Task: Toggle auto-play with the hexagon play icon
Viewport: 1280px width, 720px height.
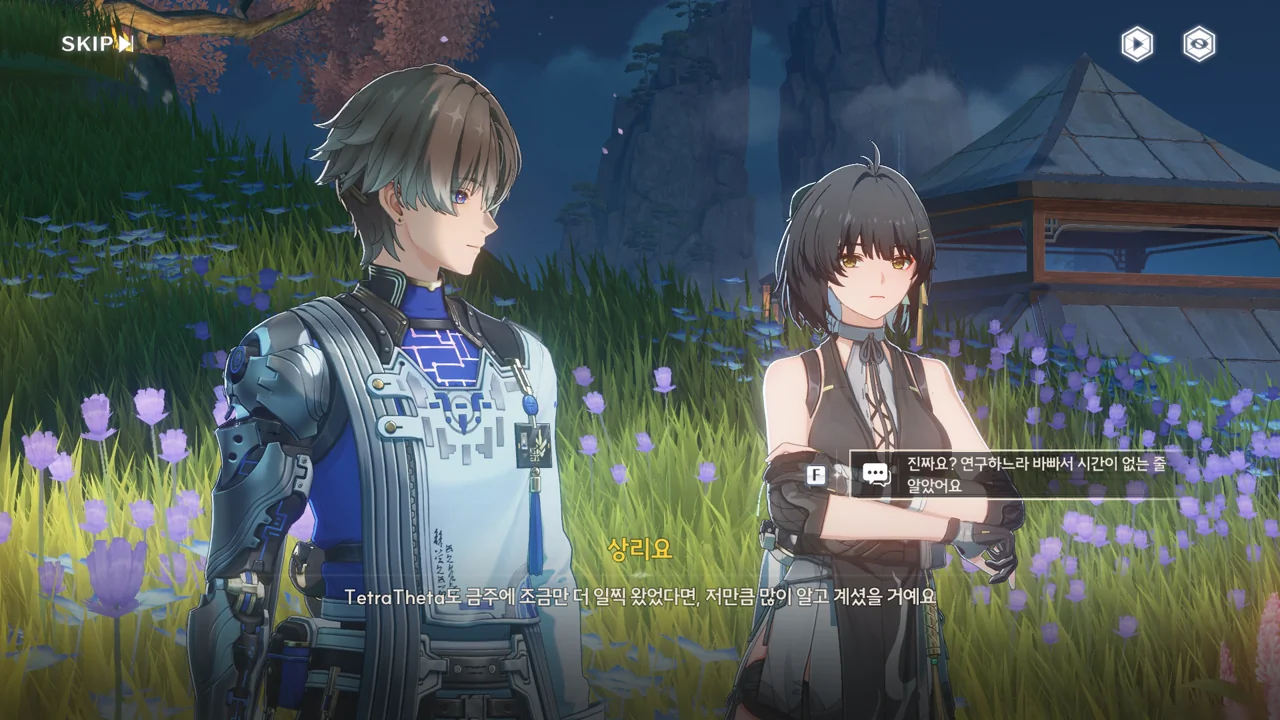Action: tap(1136, 44)
